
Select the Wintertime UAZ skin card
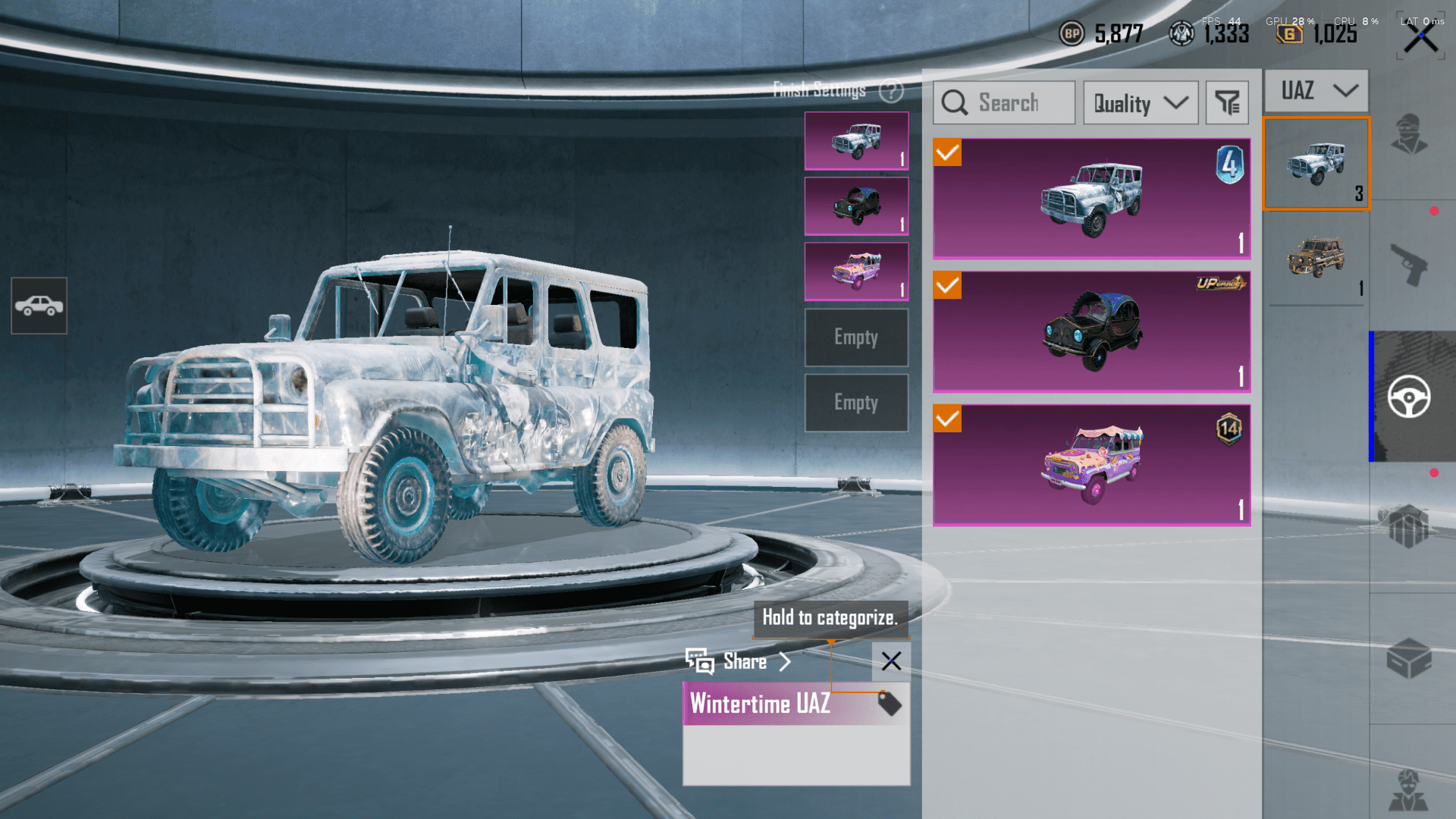tap(1091, 199)
